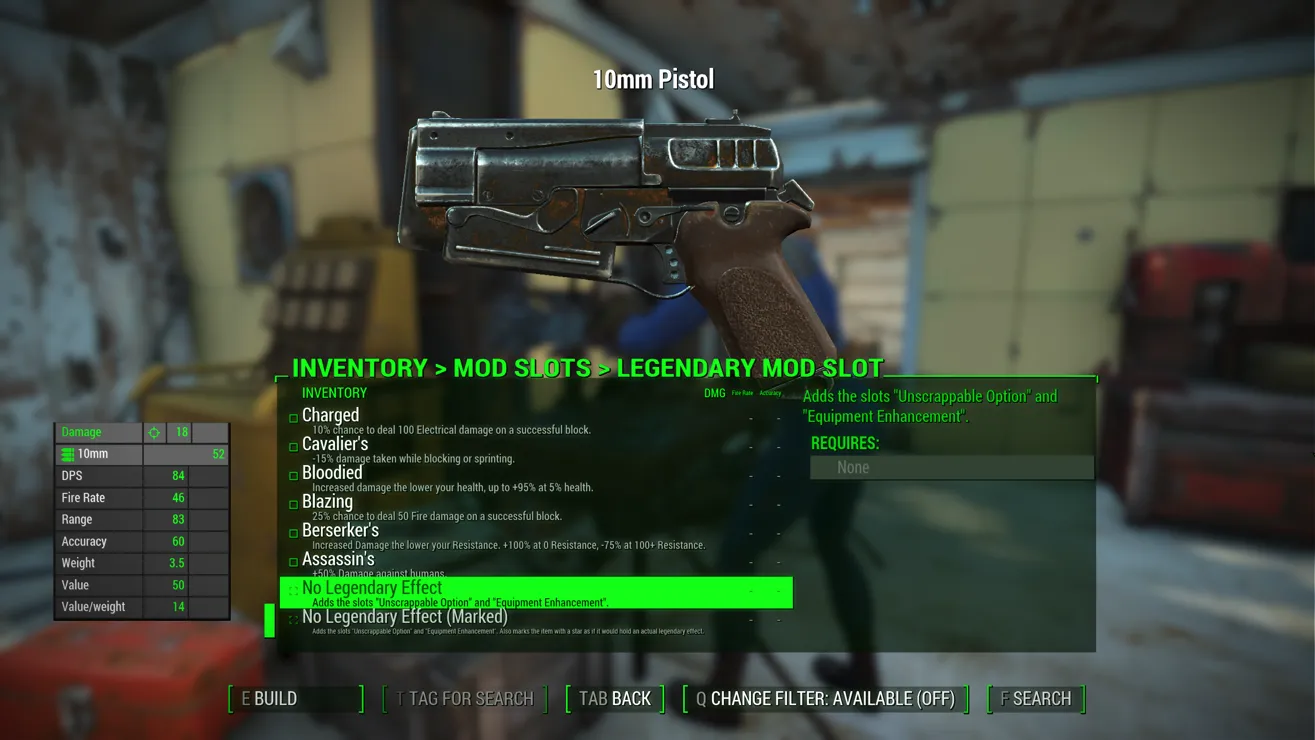Go back with the Back button
This screenshot has width=1315, height=740.
(615, 698)
